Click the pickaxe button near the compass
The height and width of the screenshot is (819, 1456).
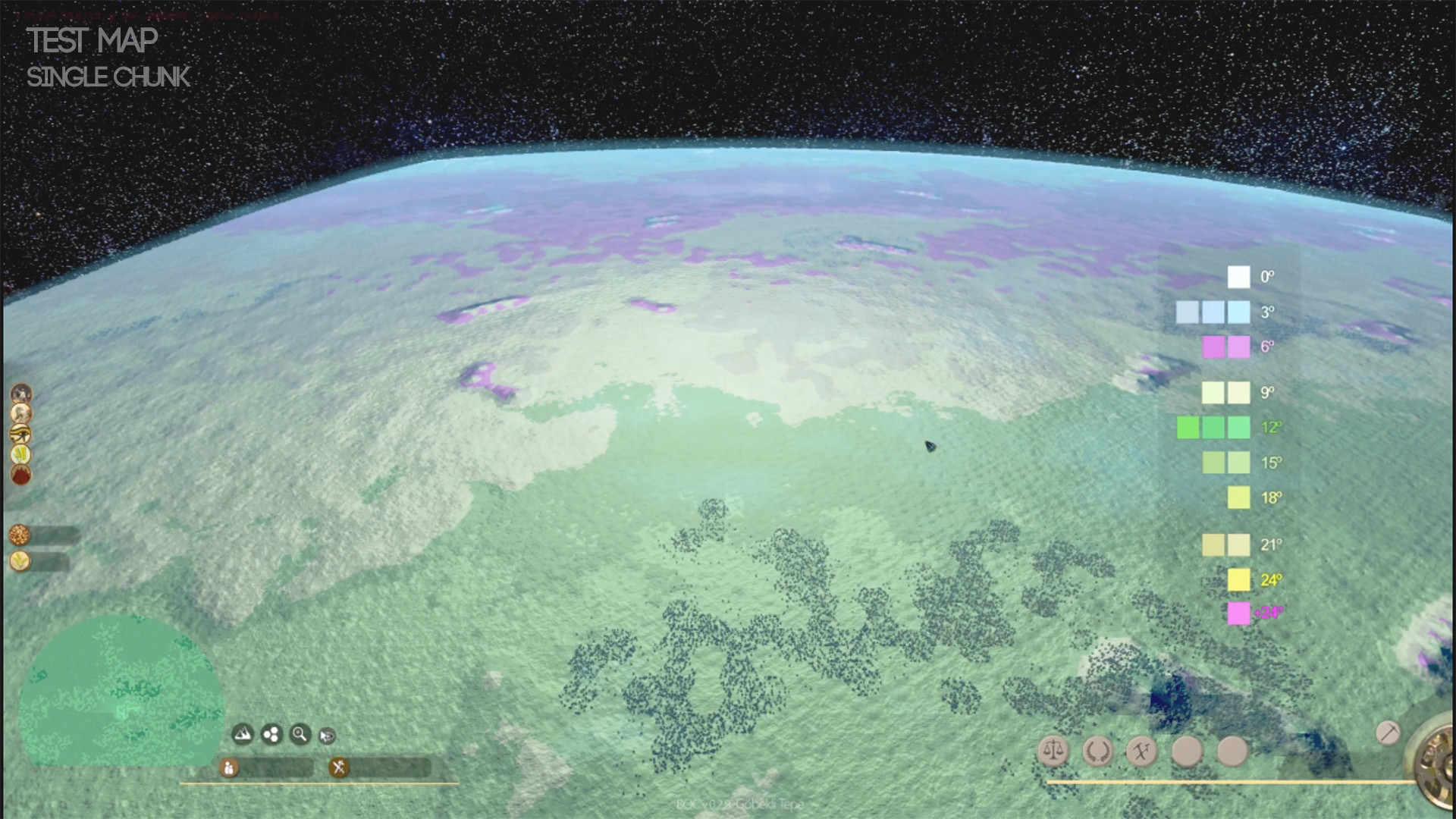[x=1389, y=731]
